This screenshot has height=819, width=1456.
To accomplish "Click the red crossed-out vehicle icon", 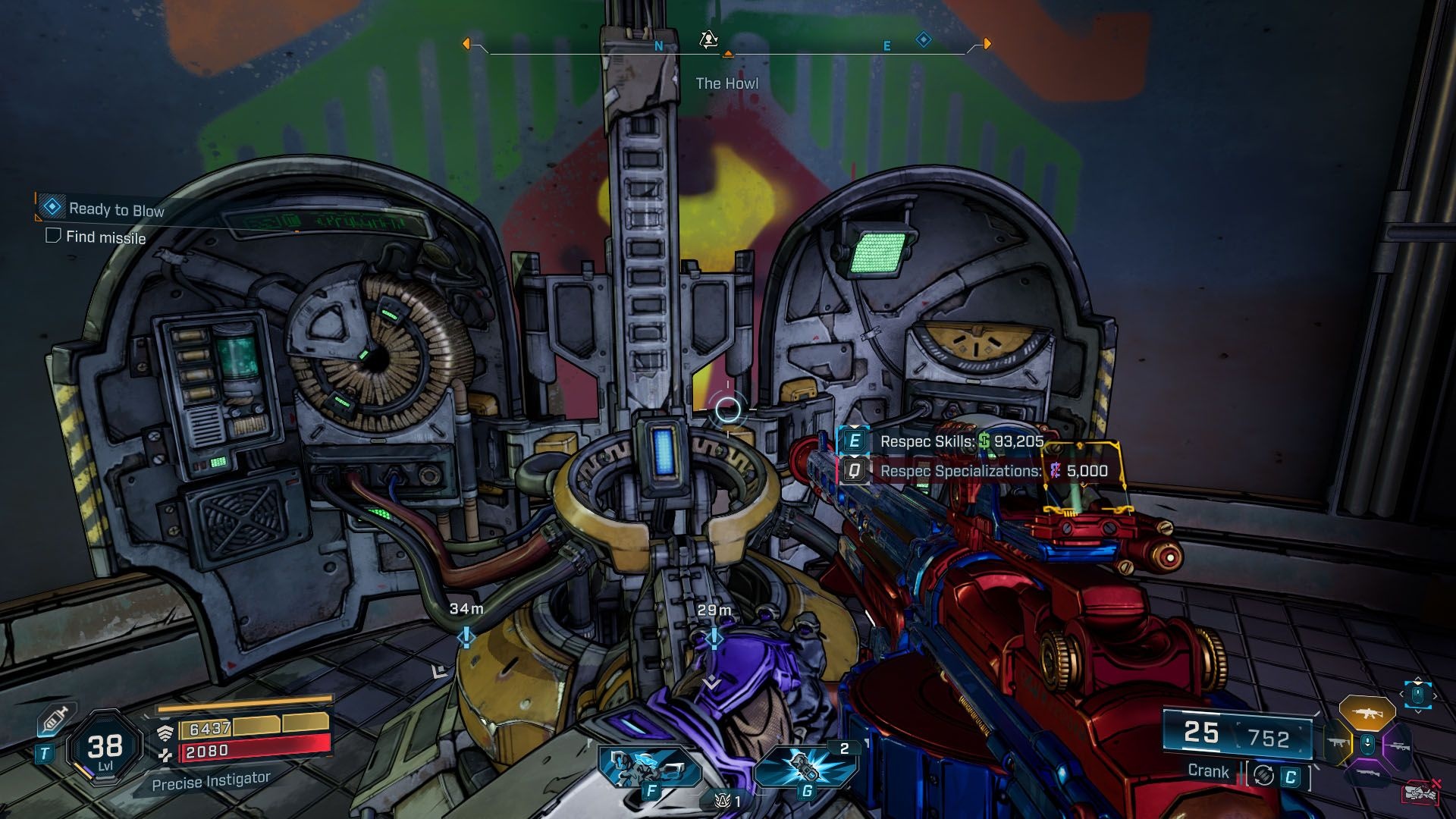I will (x=1421, y=792).
